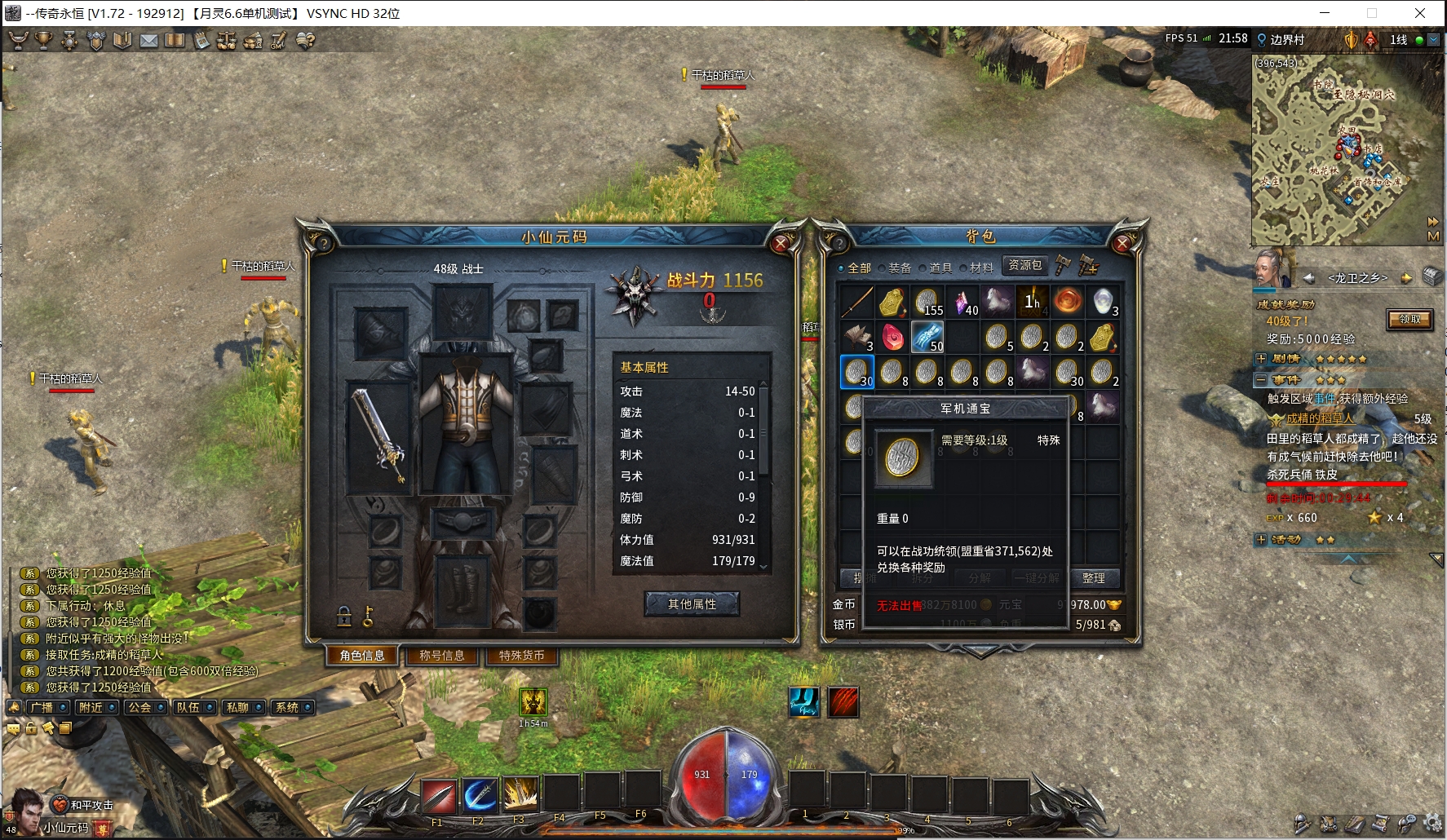This screenshot has width=1447, height=840.
Task: Close the backpack window
Action: [1122, 243]
